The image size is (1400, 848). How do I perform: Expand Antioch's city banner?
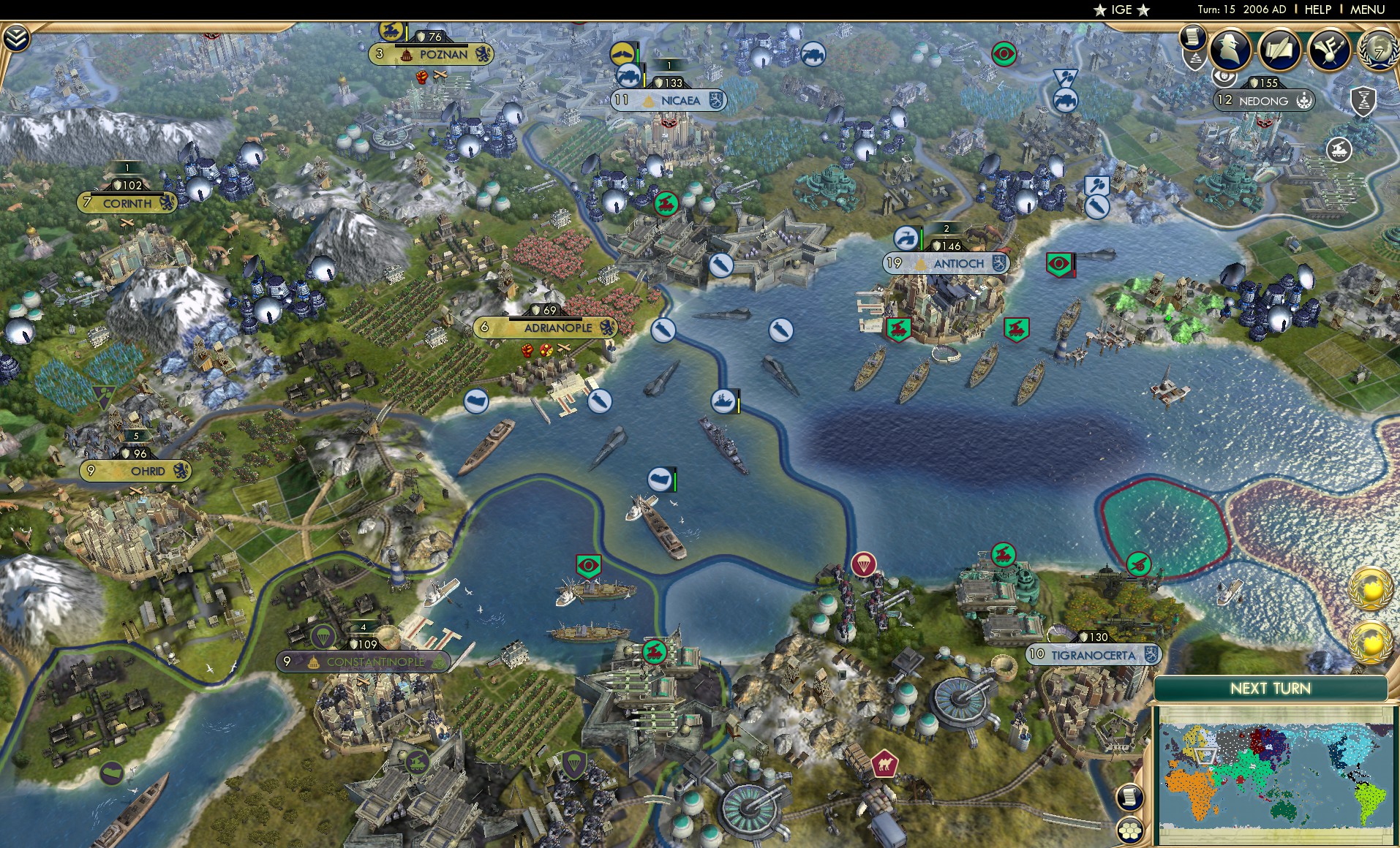(x=945, y=263)
